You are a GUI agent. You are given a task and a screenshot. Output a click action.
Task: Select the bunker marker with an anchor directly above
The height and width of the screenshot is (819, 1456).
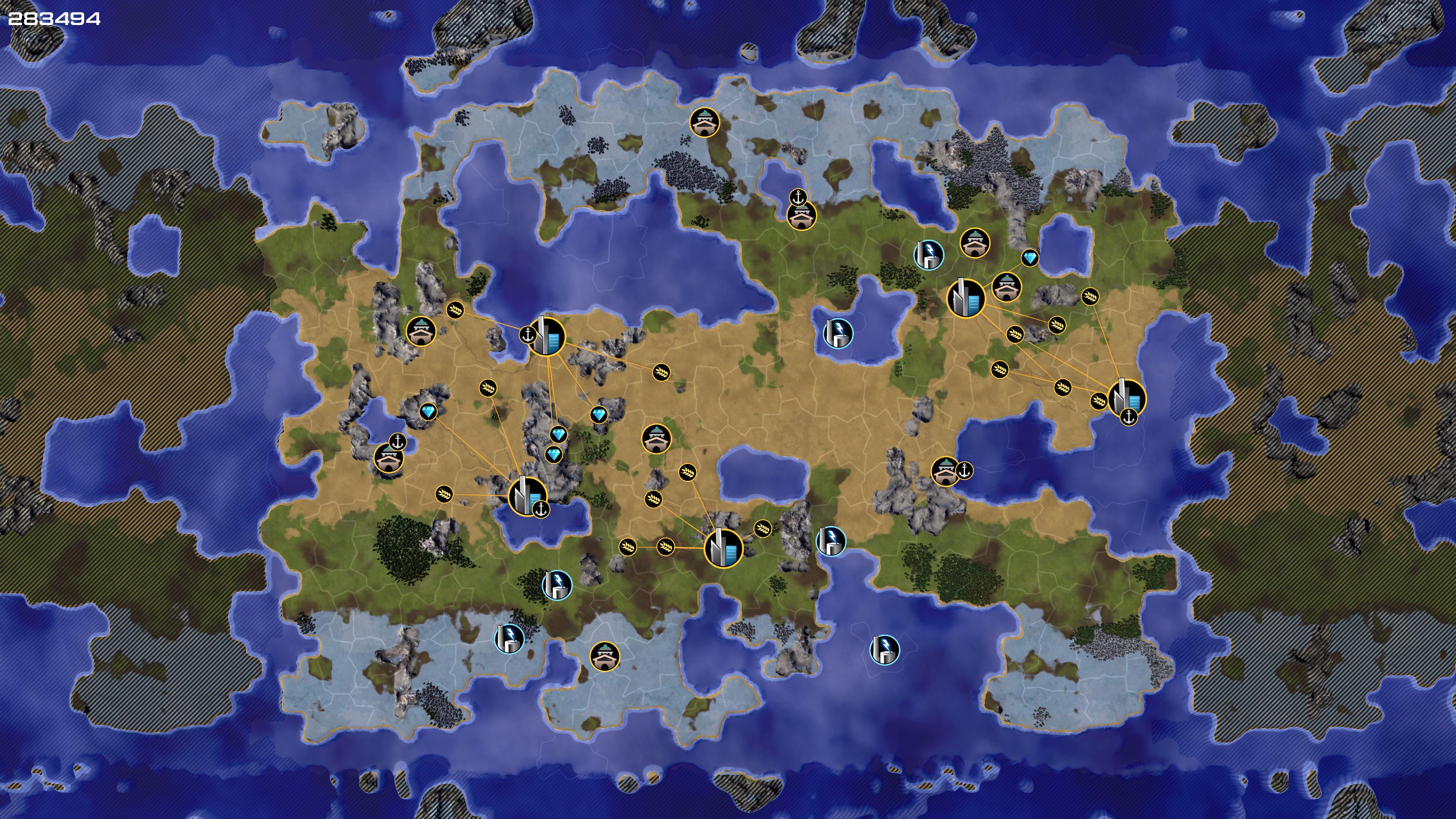(x=801, y=215)
